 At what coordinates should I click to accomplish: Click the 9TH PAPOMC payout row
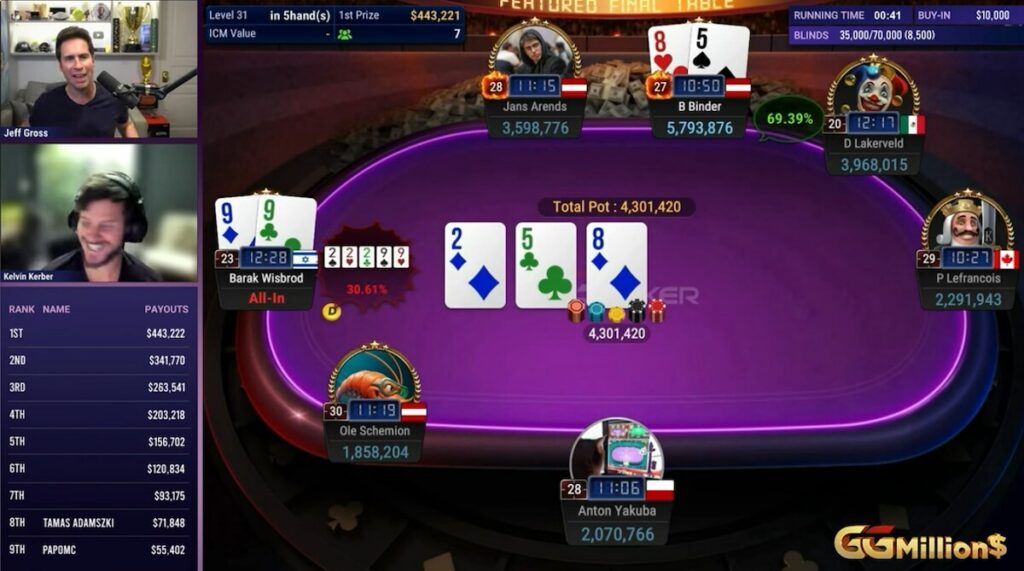(x=99, y=550)
